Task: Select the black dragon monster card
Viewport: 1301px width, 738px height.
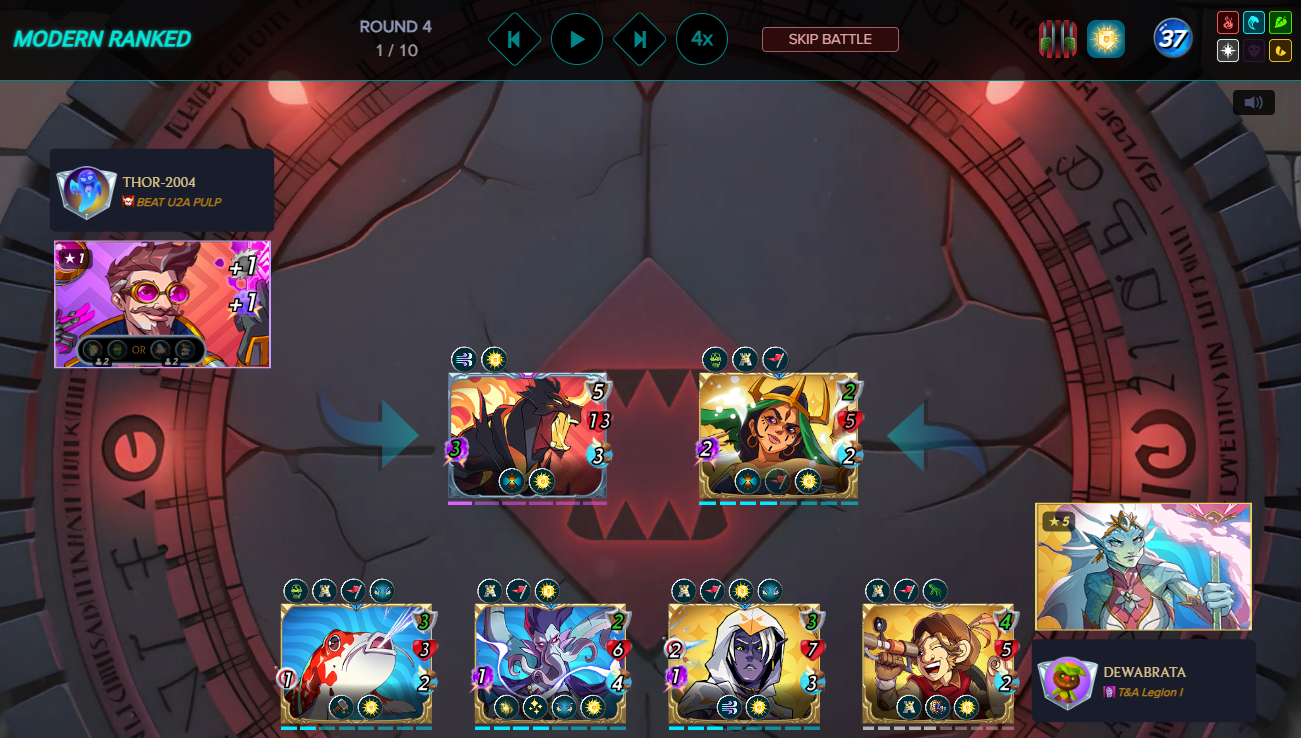Action: 528,435
